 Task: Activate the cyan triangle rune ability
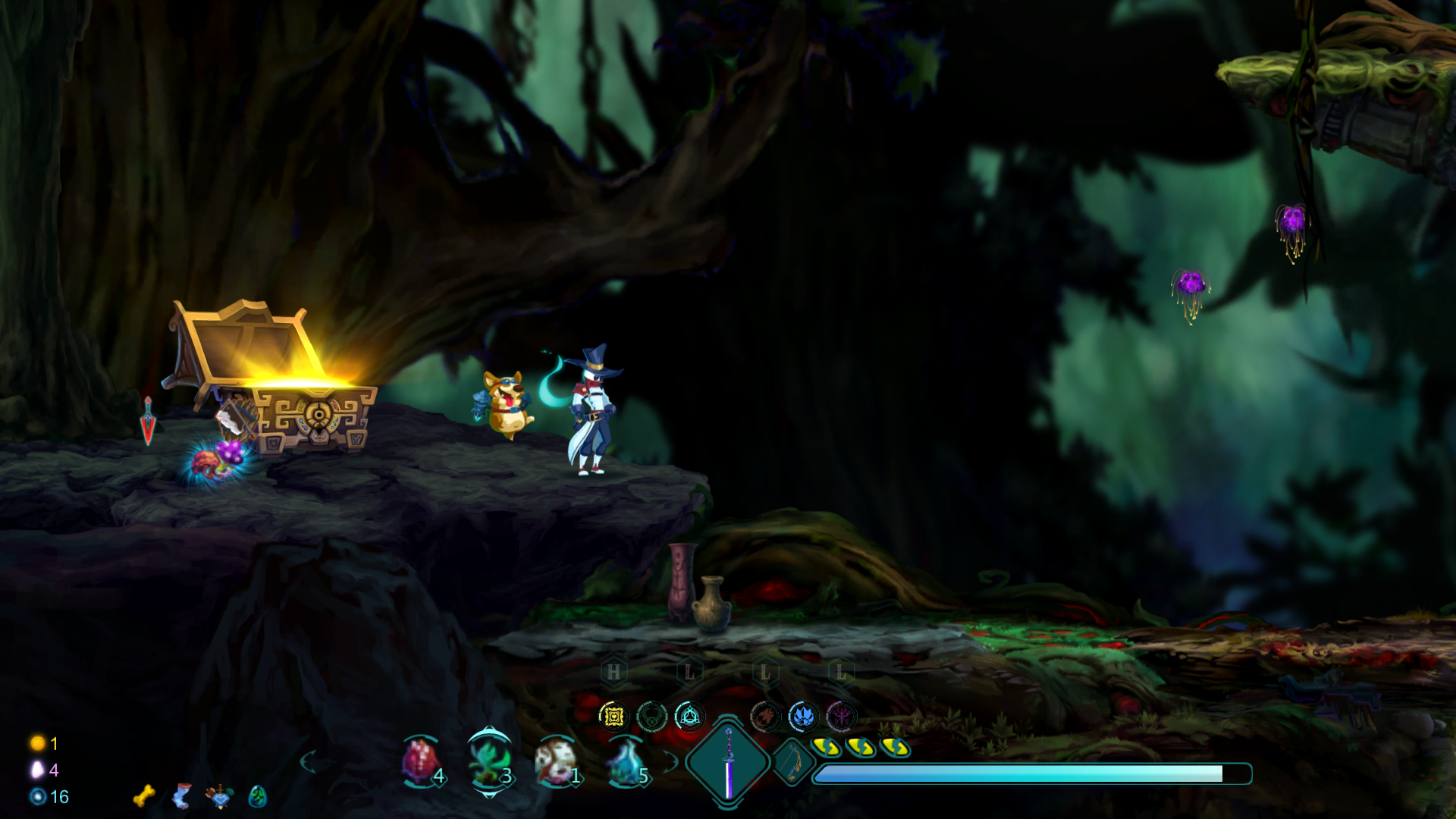coord(689,716)
